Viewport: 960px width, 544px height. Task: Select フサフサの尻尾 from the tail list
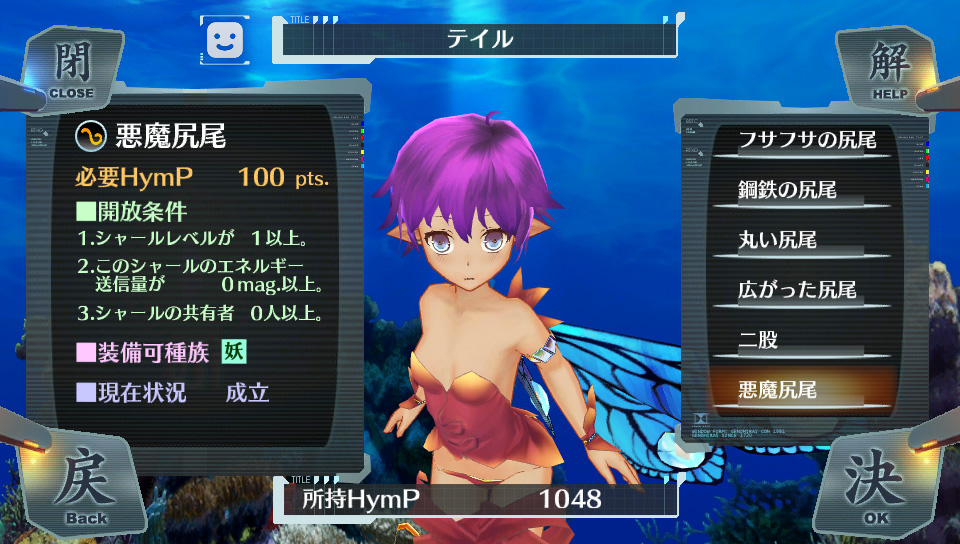point(806,139)
